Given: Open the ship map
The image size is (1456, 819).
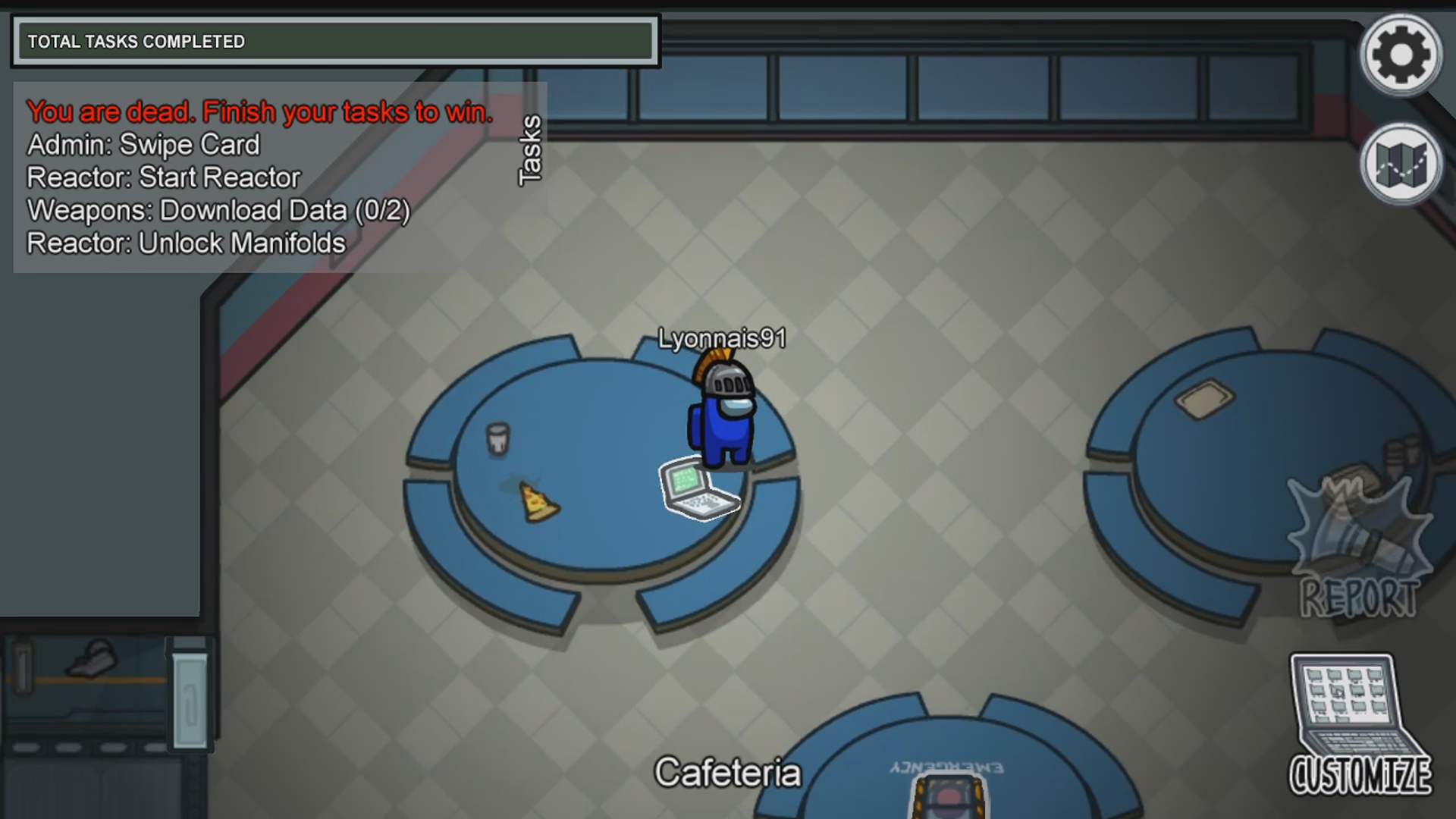Looking at the screenshot, I should [1401, 164].
